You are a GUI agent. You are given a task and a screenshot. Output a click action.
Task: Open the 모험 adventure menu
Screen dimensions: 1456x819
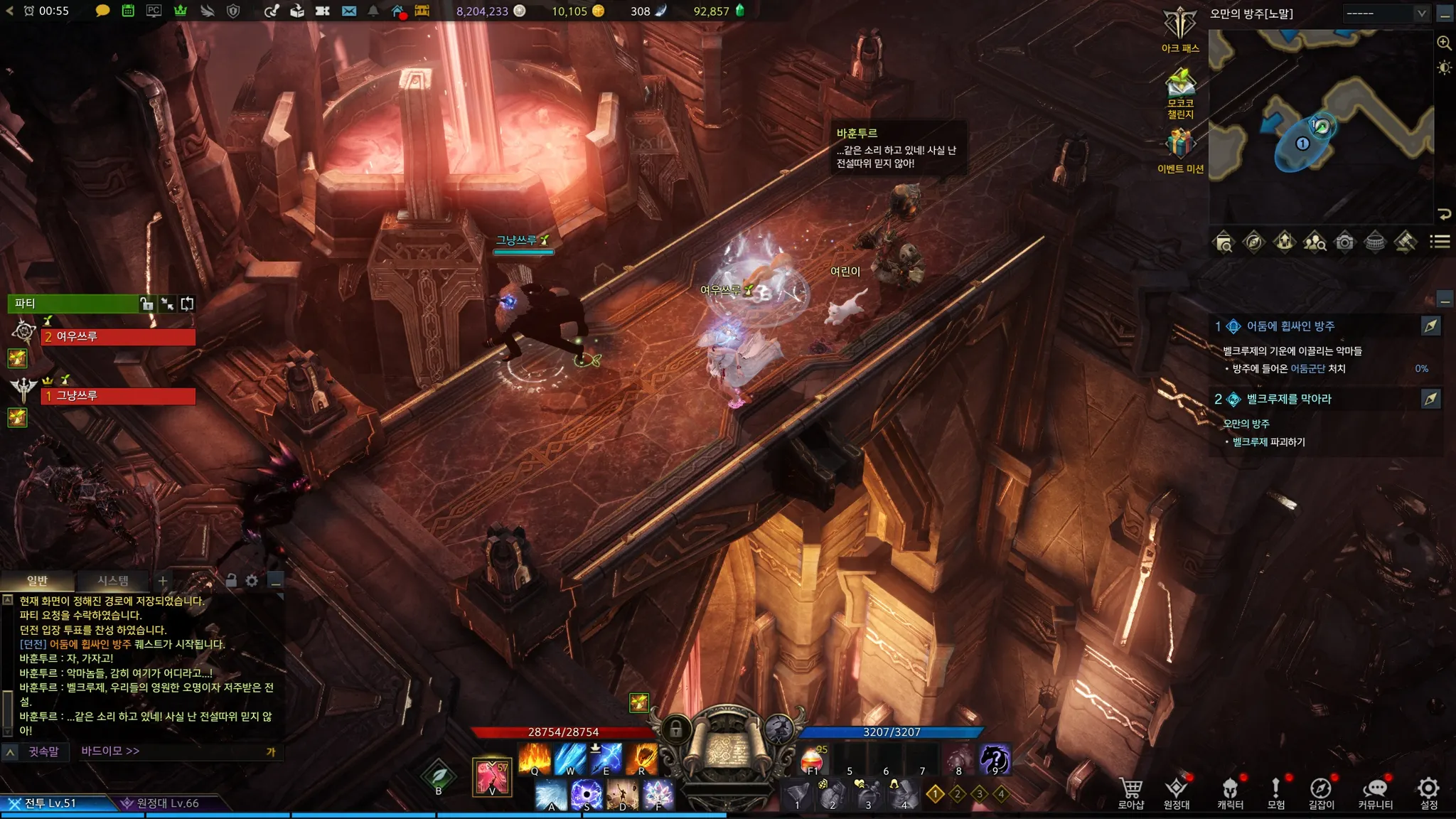pyautogui.click(x=1276, y=792)
